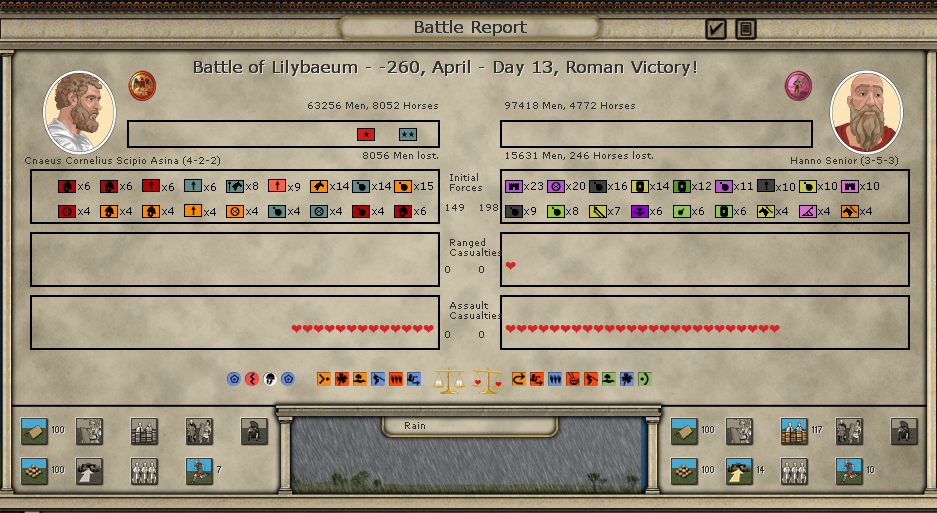This screenshot has height=513, width=937.
Task: Click the Carthaginian arrow-path icon marked 14
Action: pos(739,470)
